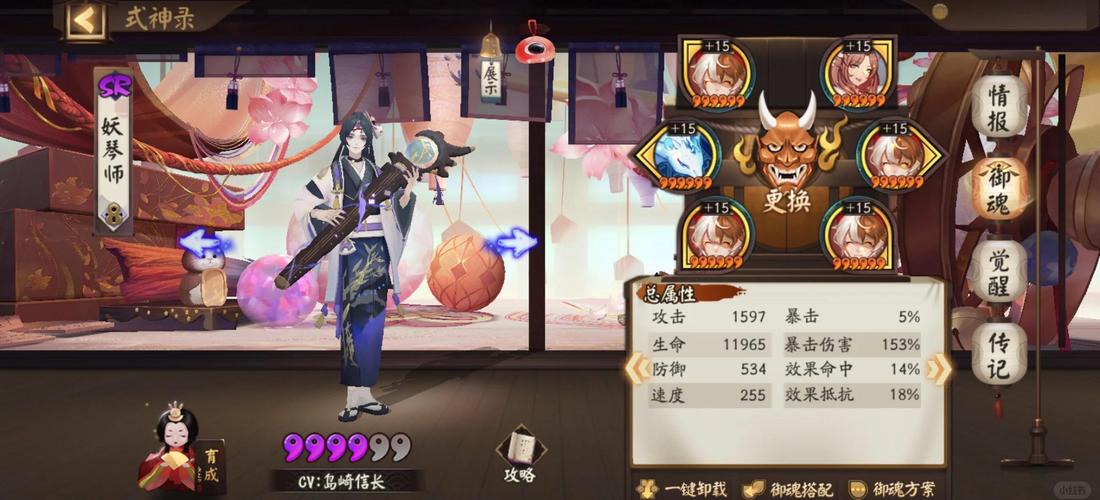Page attributes panel to the left
The image size is (1100, 500).
pyautogui.click(x=634, y=369)
